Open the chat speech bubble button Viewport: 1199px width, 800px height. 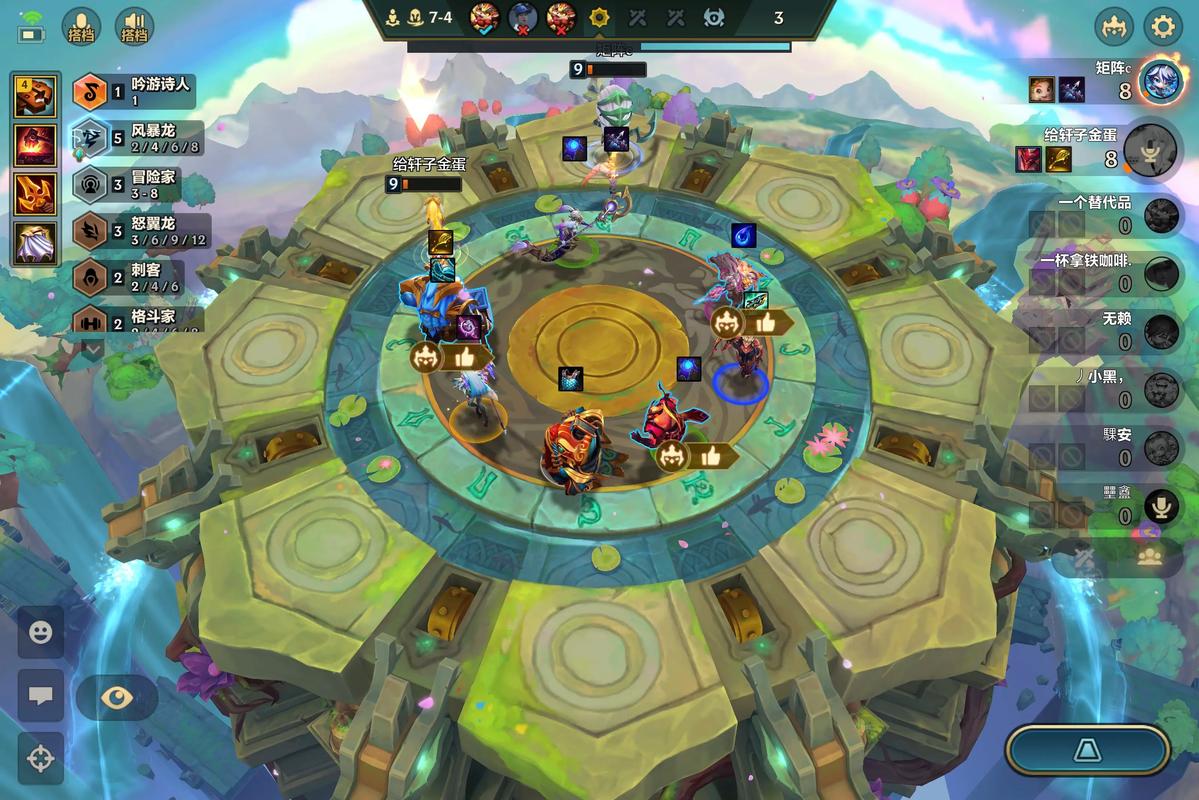coord(40,696)
